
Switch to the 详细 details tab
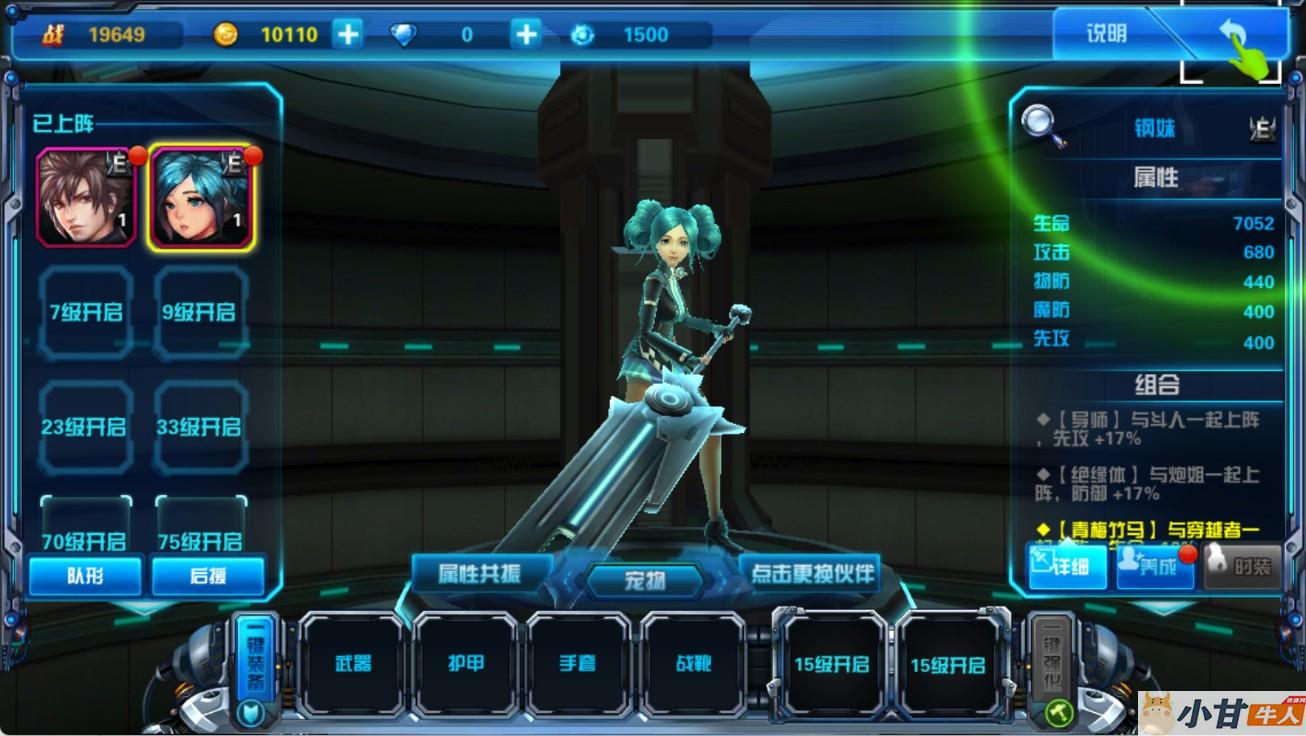[x=1068, y=567]
